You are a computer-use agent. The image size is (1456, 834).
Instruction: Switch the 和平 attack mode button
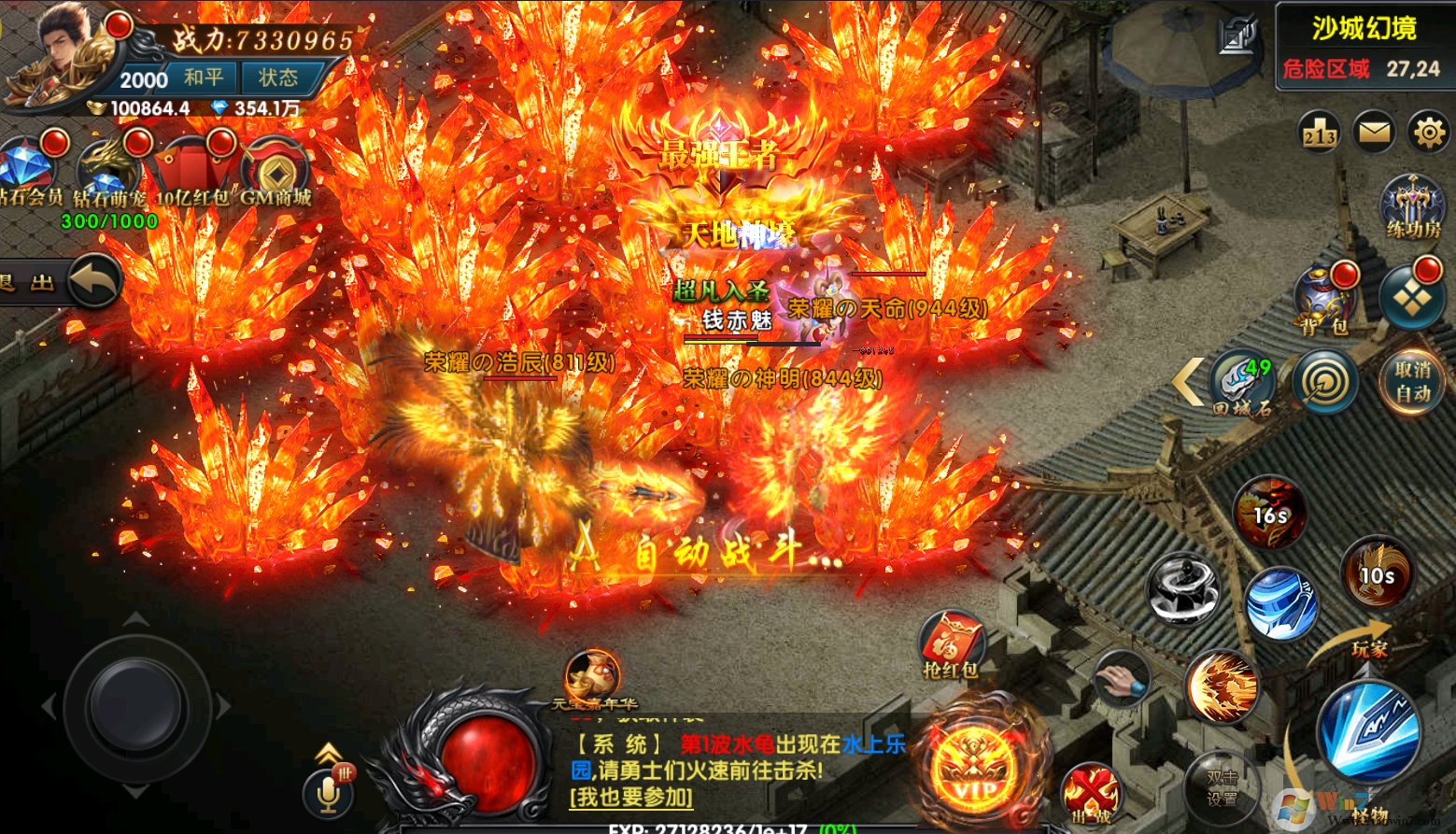[x=203, y=78]
